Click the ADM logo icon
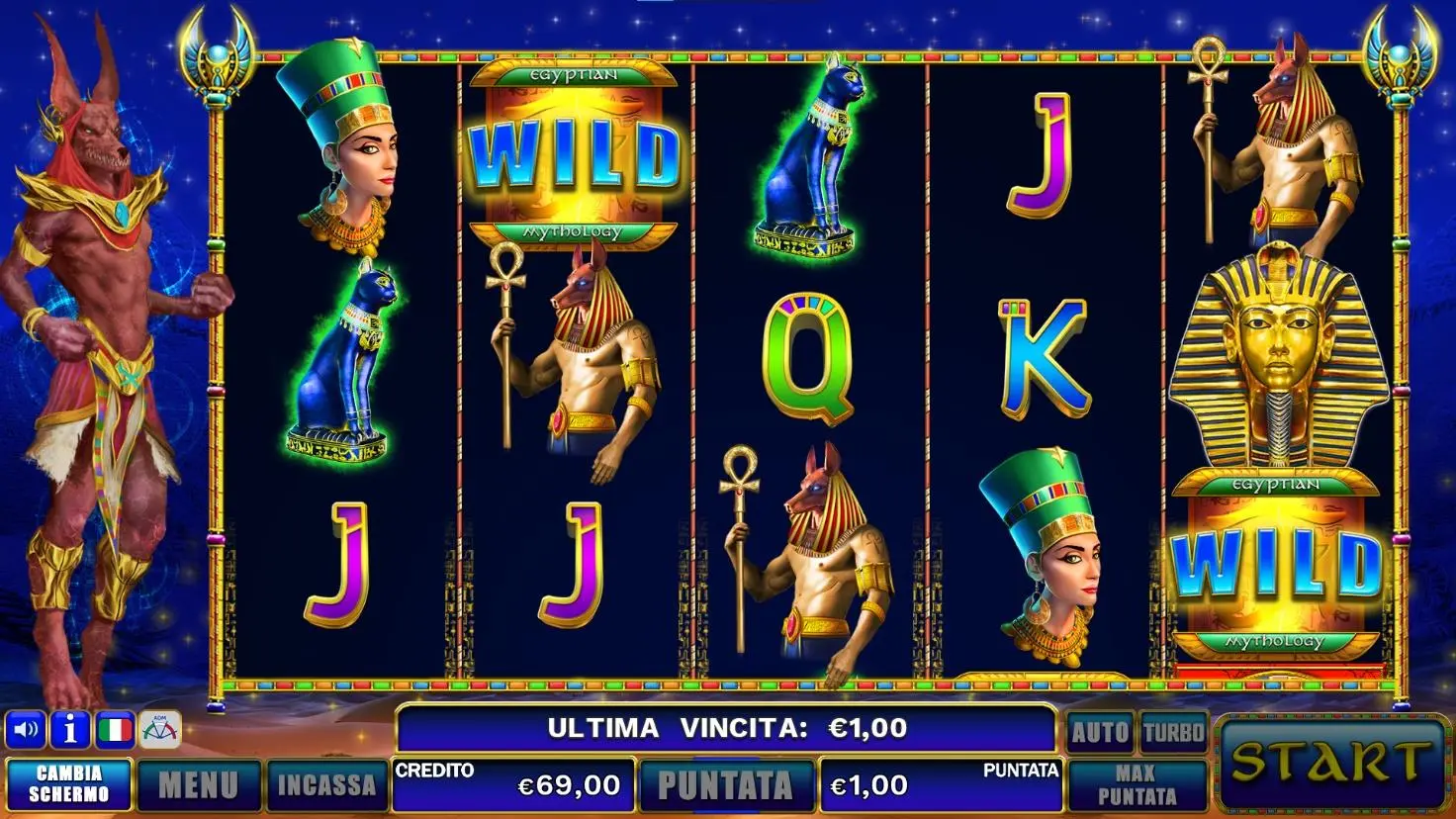1456x819 pixels. coord(160,731)
